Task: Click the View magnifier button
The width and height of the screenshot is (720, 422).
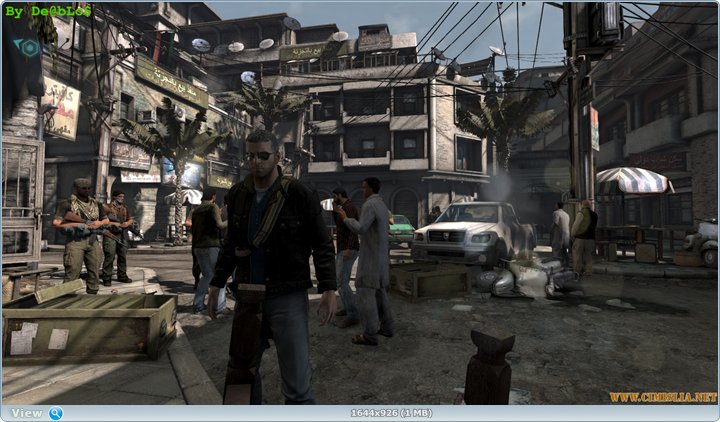Action: tap(55, 413)
